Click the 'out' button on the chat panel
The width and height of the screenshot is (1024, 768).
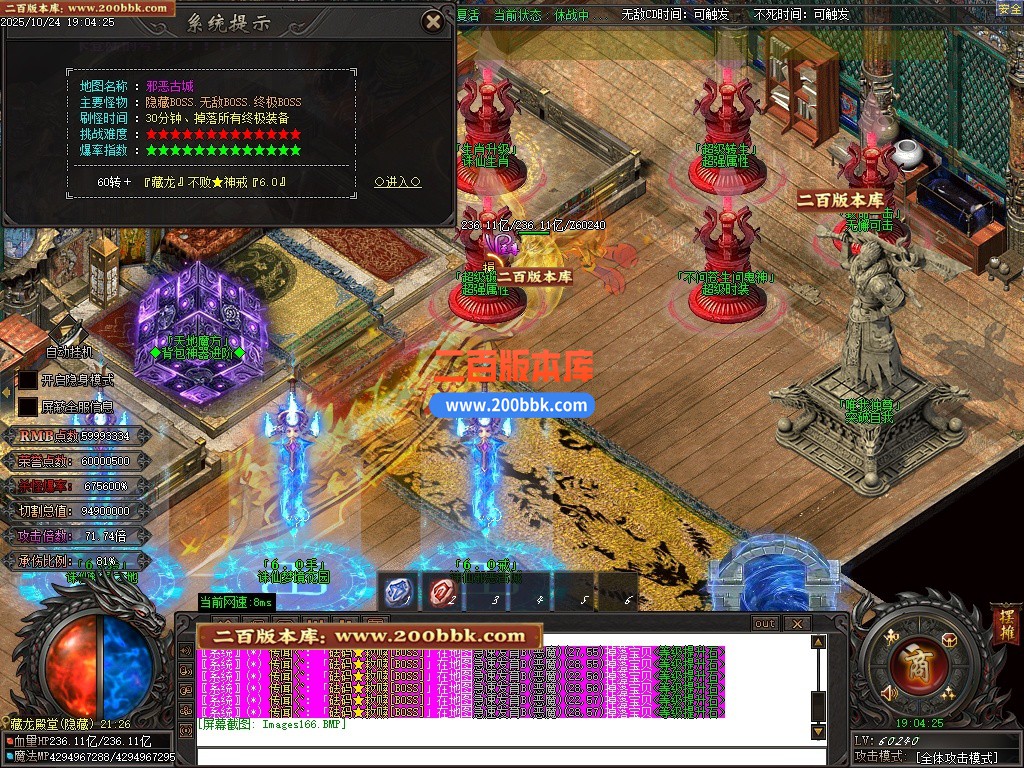[x=765, y=623]
